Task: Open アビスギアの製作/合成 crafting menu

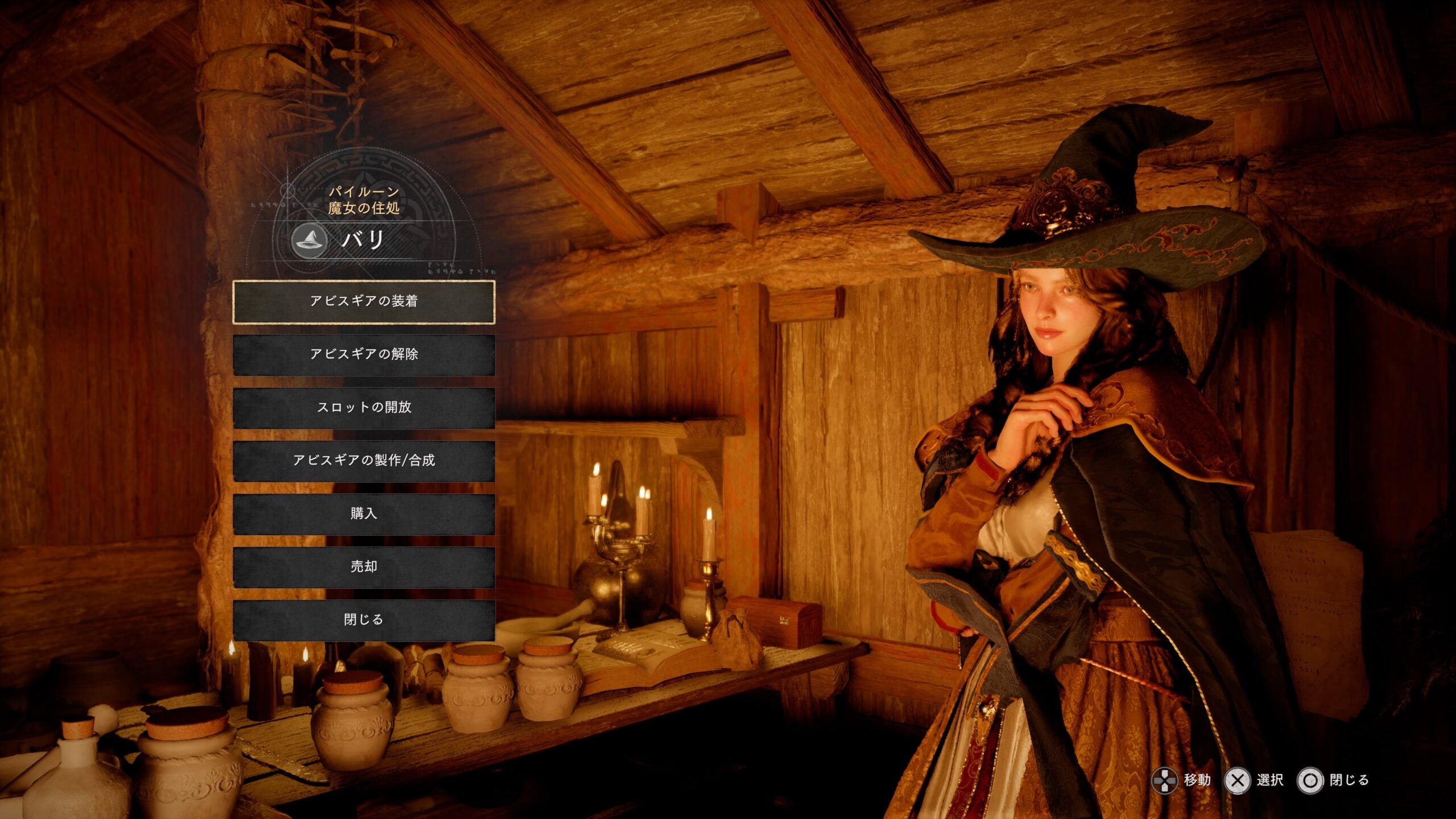Action: pos(363,461)
